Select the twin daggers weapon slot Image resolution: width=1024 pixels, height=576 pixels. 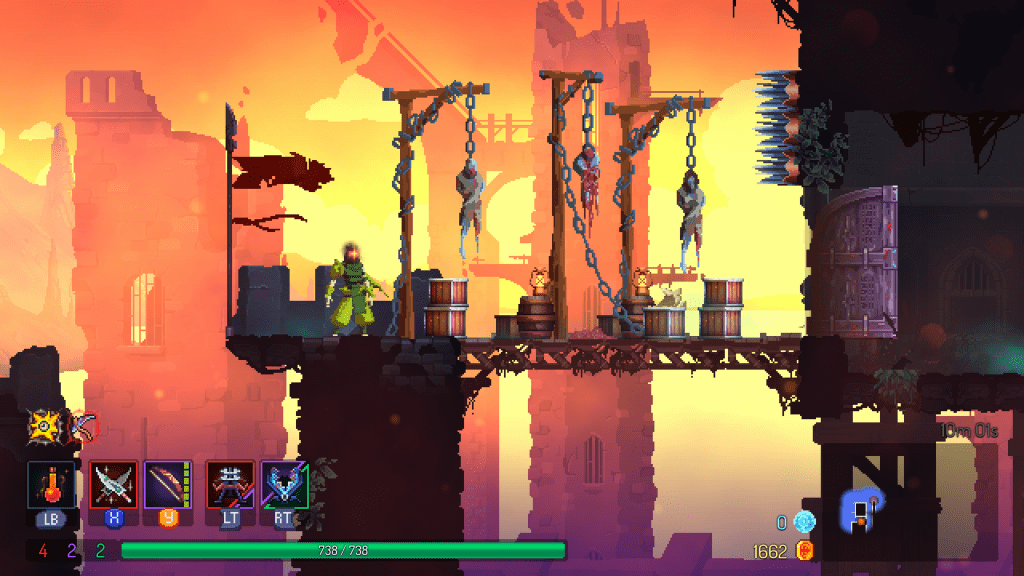pos(113,484)
